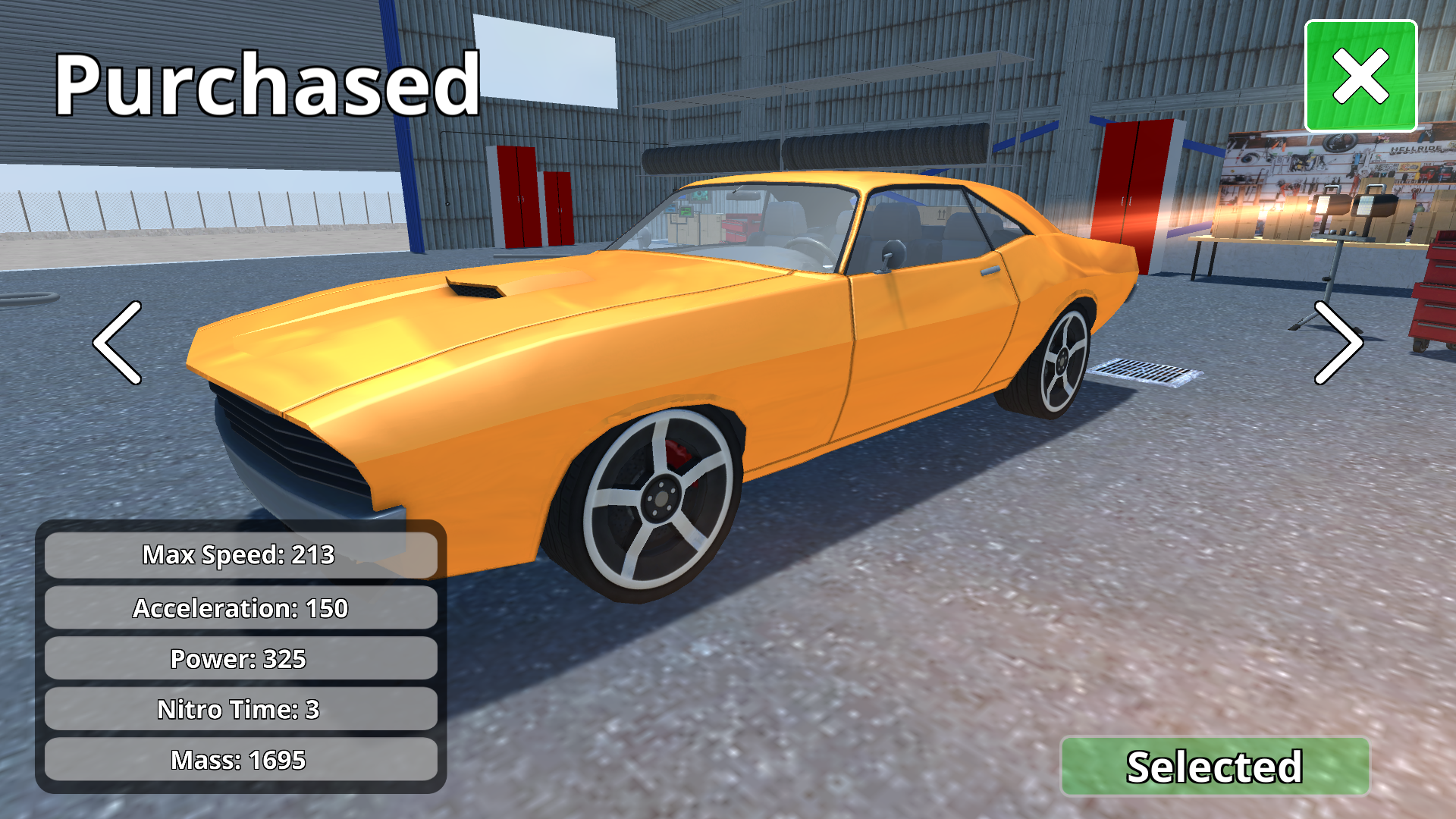Click the Max Speed: 213 stat panel
This screenshot has width=1456, height=819.
click(x=240, y=555)
